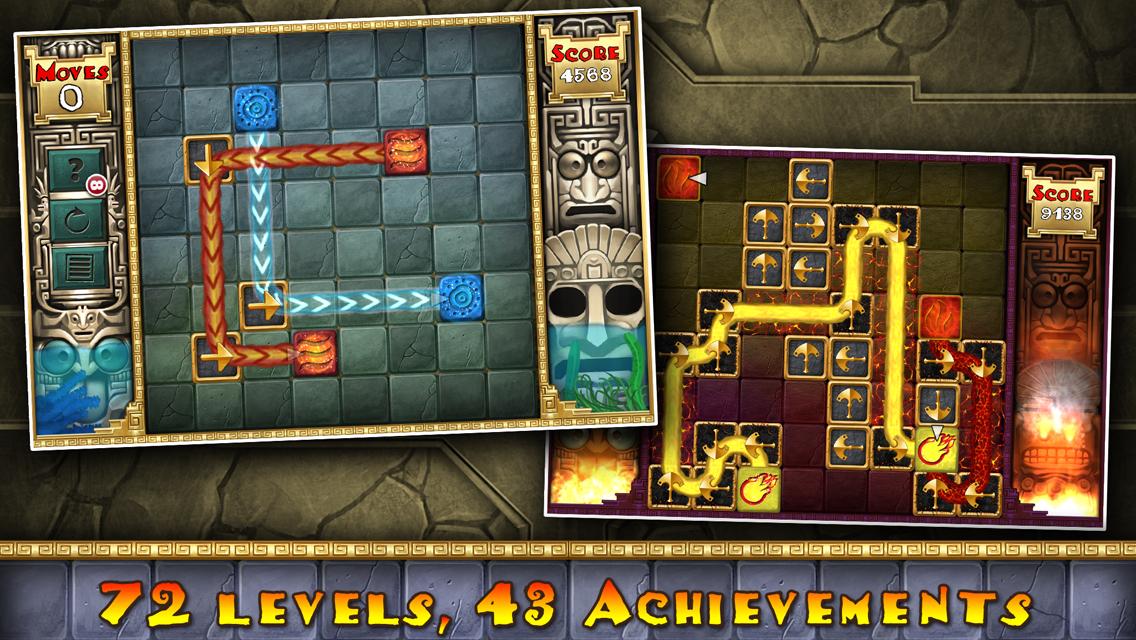
Task: Tap the right-arrow tile on the blue chevron path
Action: [262, 304]
